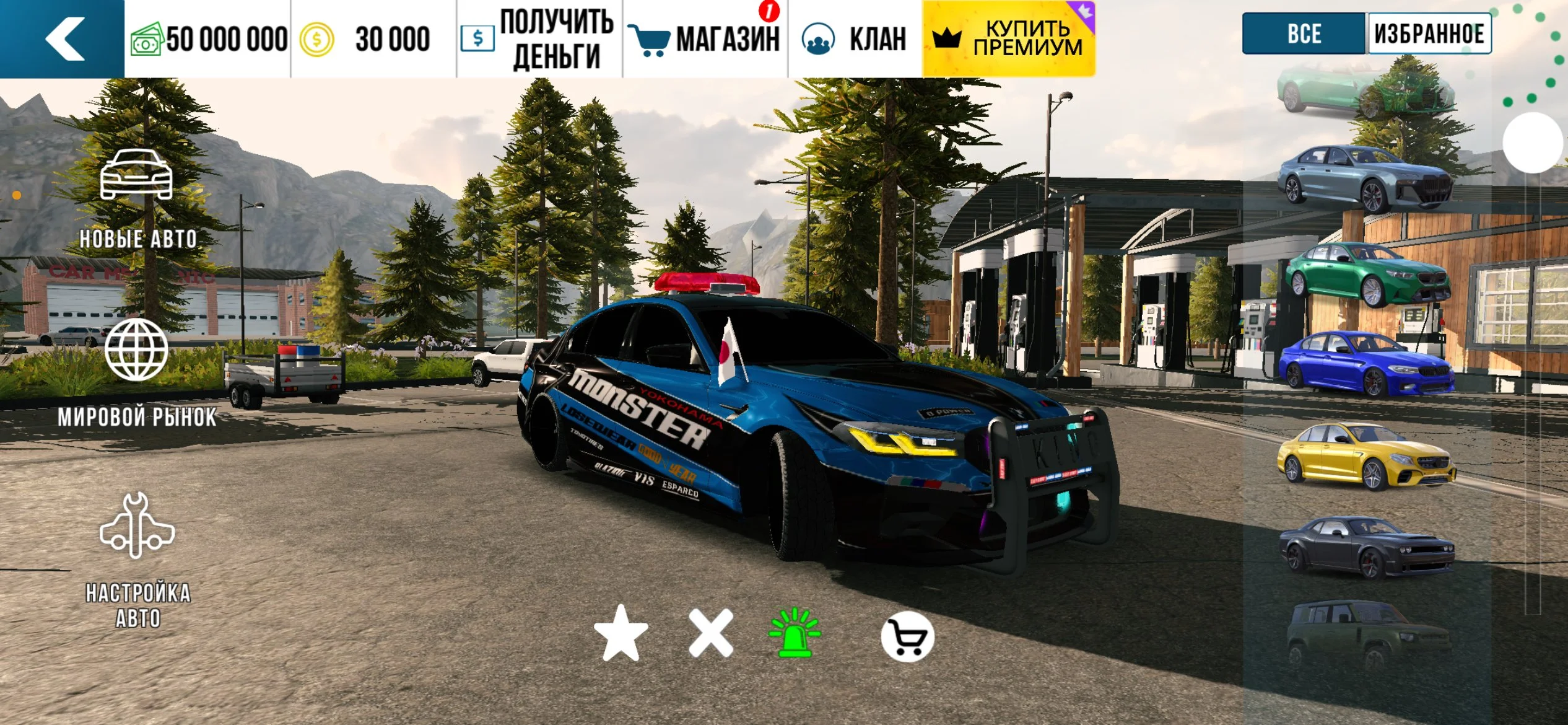Image resolution: width=1568 pixels, height=725 pixels.
Task: Click the white X icon
Action: 711,633
